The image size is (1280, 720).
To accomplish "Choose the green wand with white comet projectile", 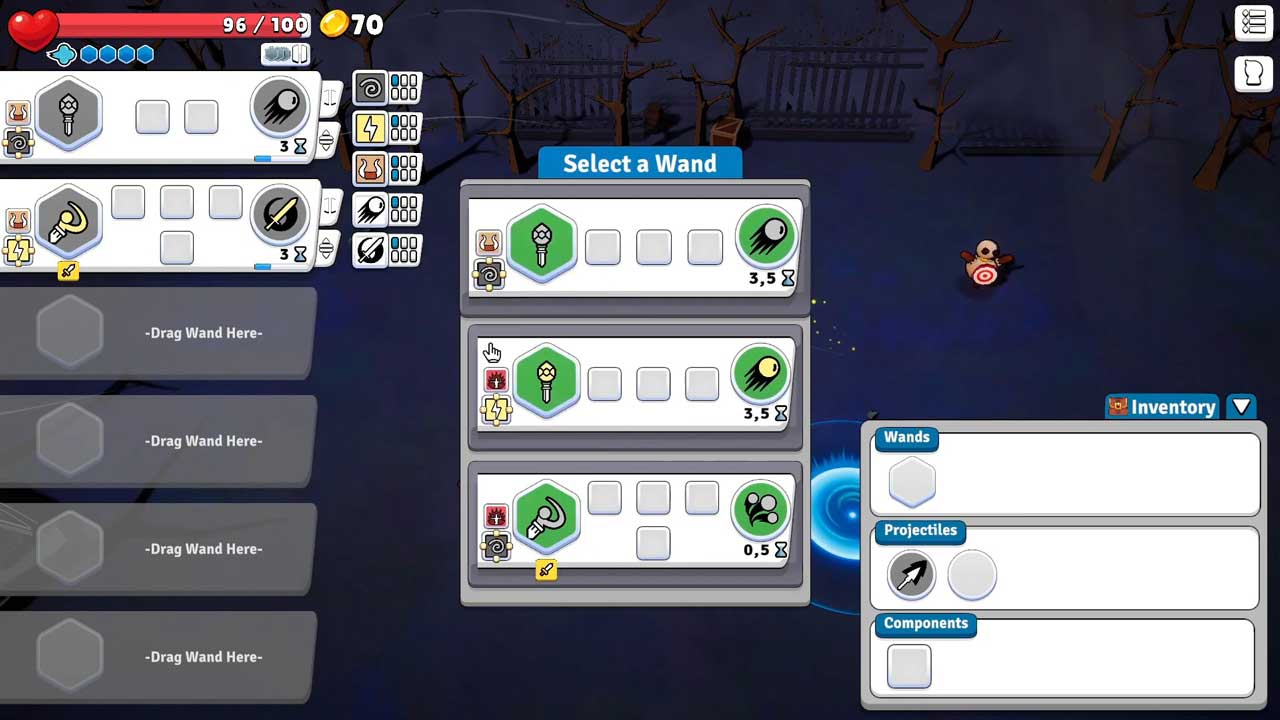I will (541, 242).
